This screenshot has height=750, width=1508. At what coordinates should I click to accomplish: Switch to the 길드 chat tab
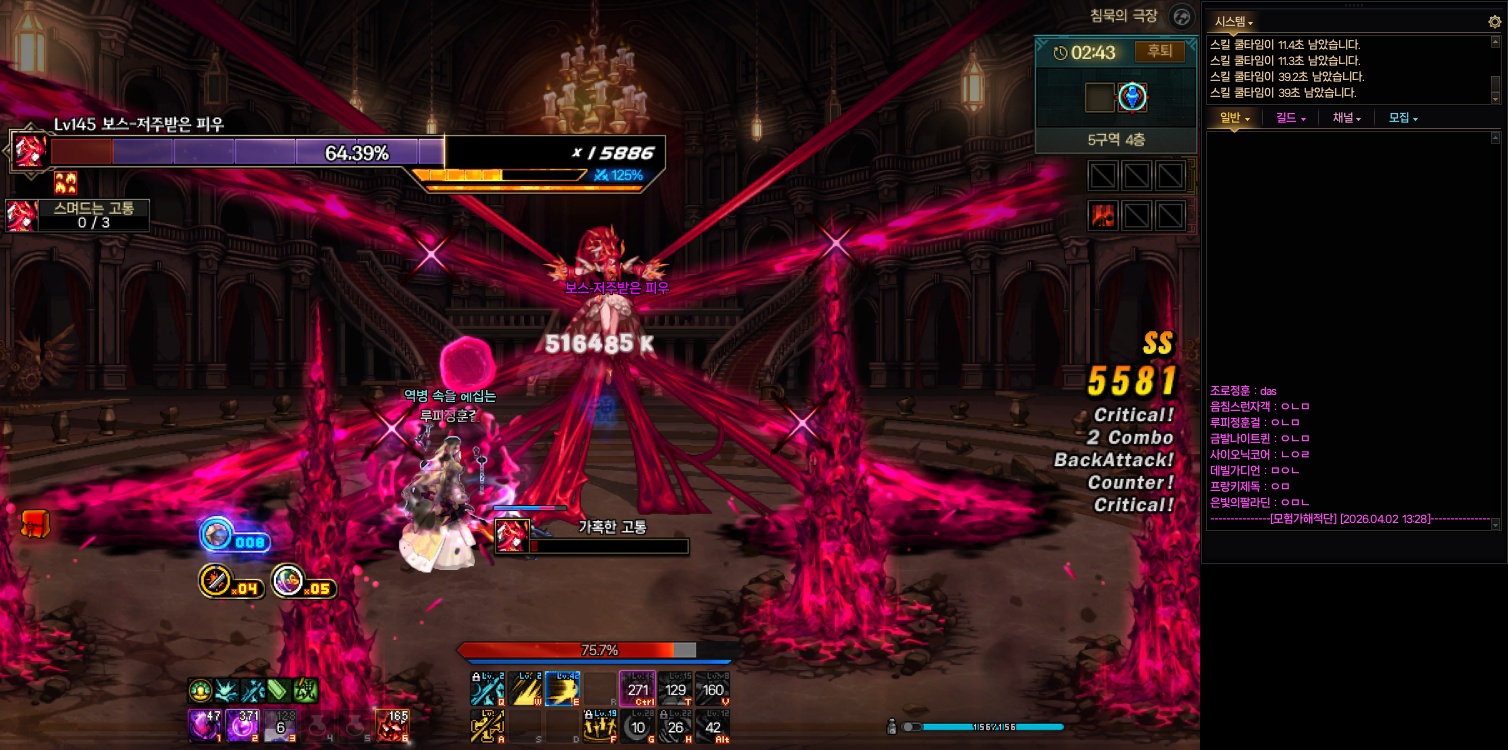point(1291,118)
